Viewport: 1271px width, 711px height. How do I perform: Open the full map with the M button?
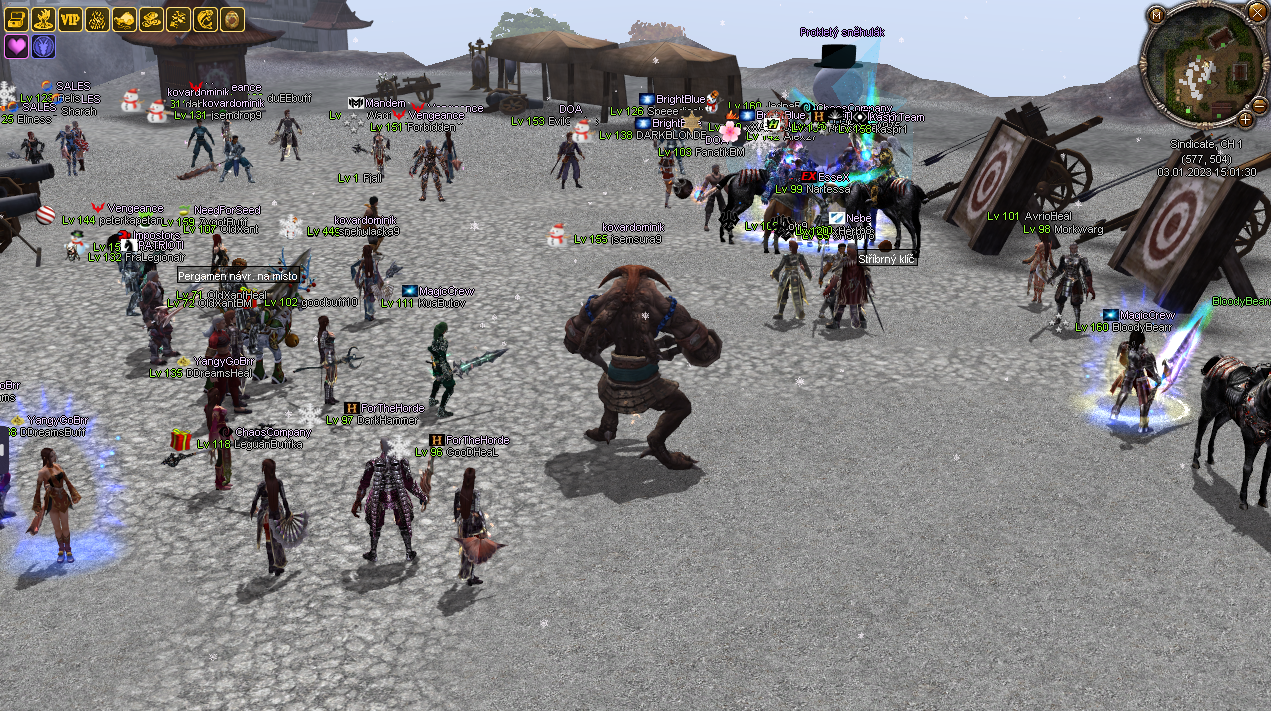click(1157, 14)
